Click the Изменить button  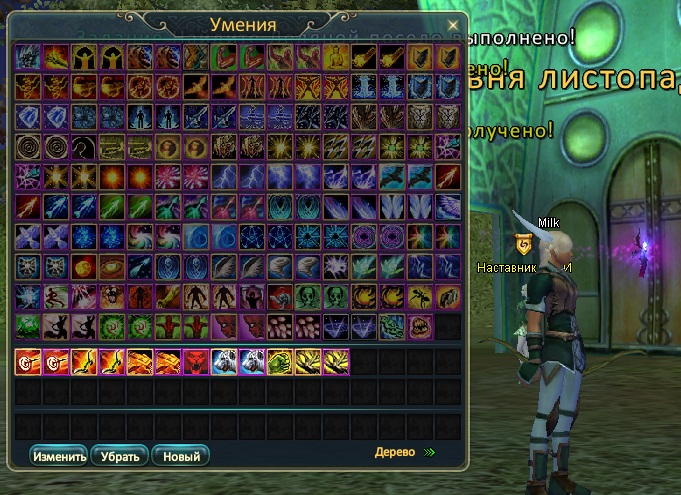(x=59, y=456)
